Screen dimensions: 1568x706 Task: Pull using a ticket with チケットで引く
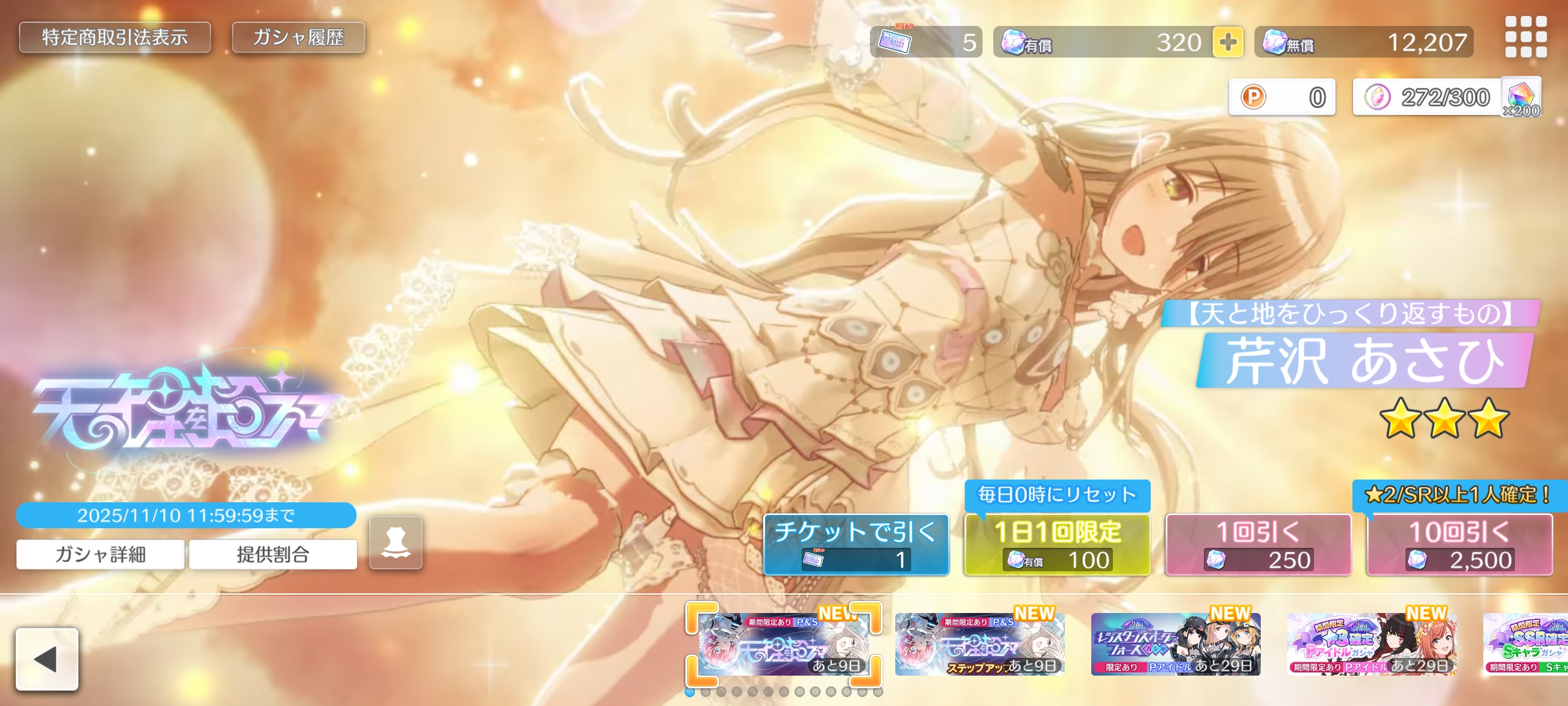pyautogui.click(x=856, y=545)
